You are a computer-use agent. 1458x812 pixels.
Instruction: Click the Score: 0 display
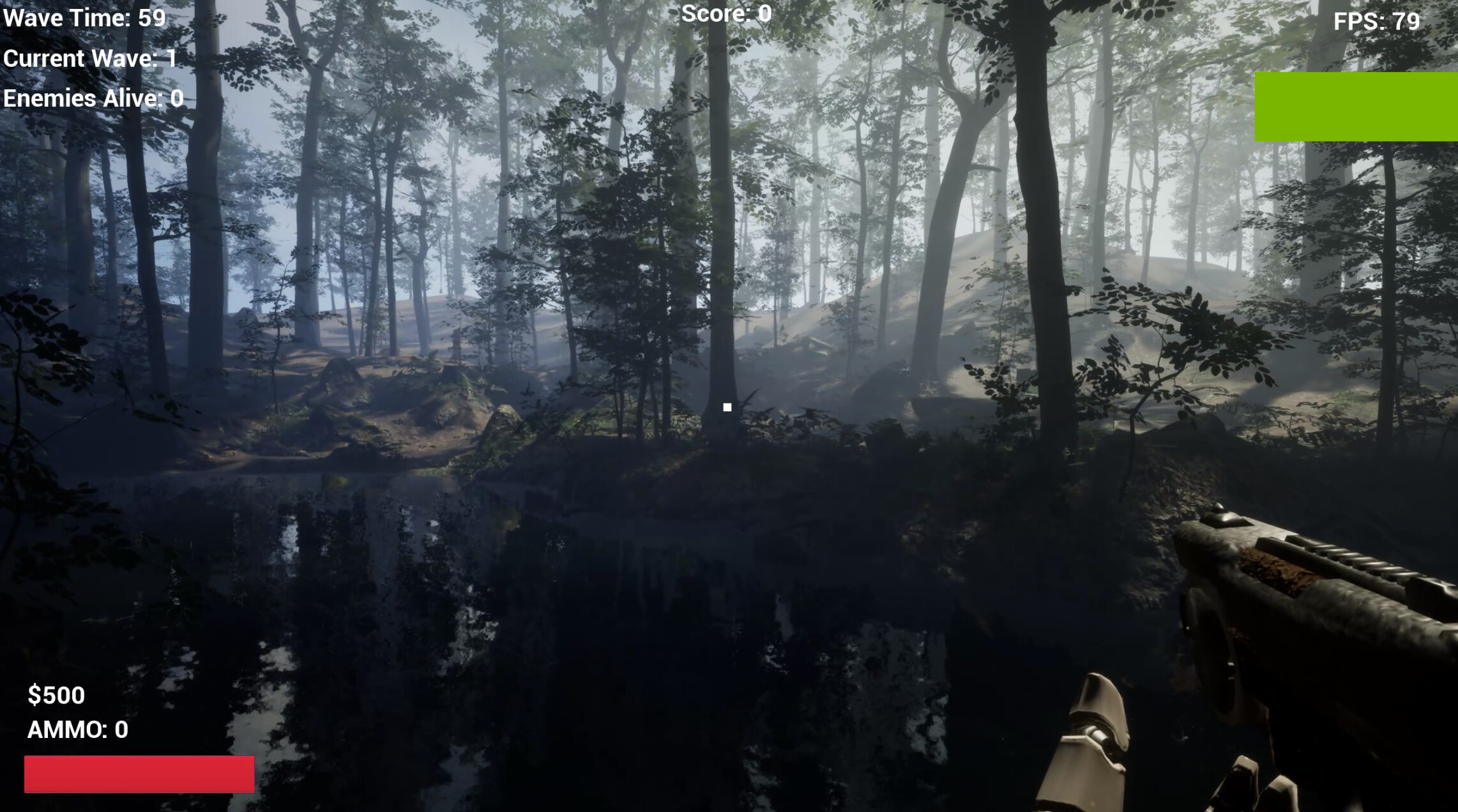tap(725, 13)
